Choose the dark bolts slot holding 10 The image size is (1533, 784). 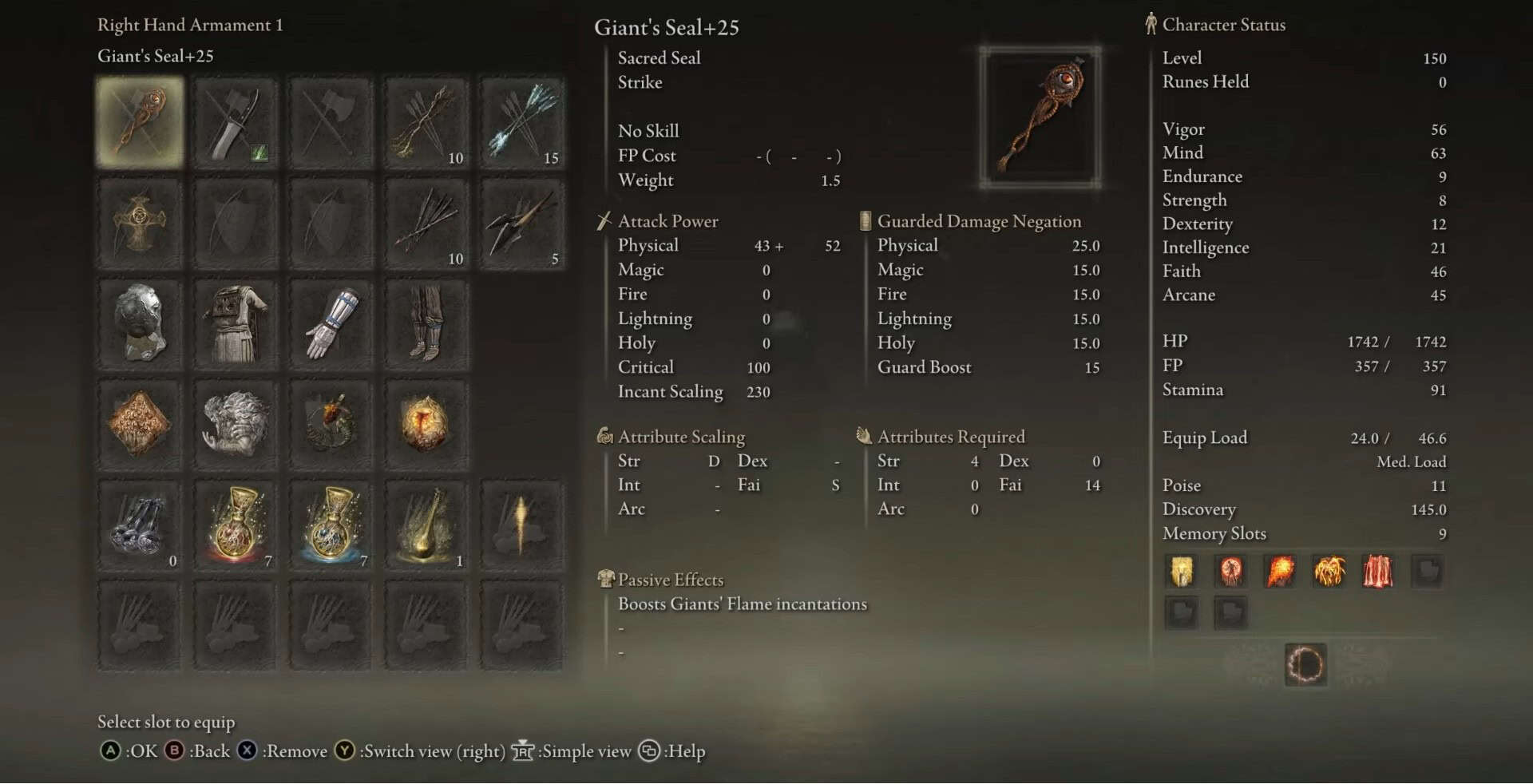point(426,223)
